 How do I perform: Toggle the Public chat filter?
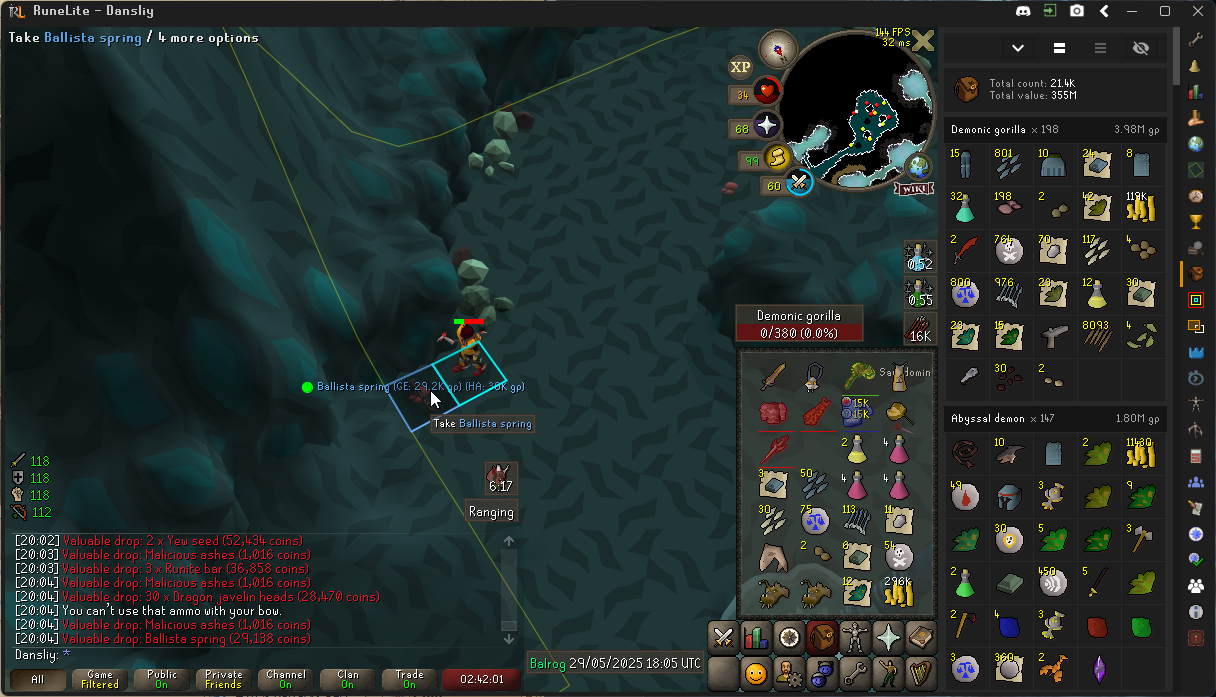[x=162, y=679]
